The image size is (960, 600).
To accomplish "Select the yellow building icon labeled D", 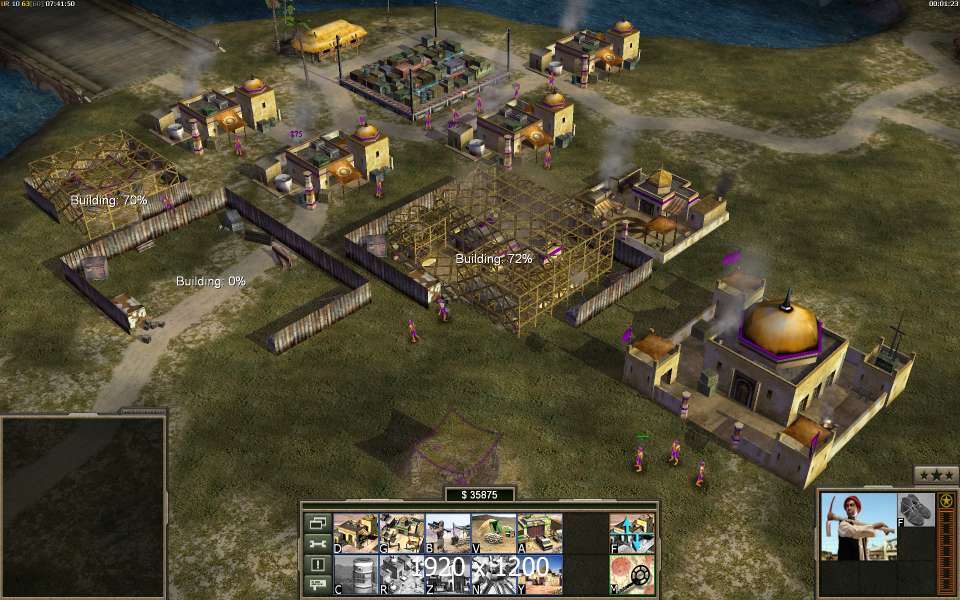I will (x=355, y=533).
